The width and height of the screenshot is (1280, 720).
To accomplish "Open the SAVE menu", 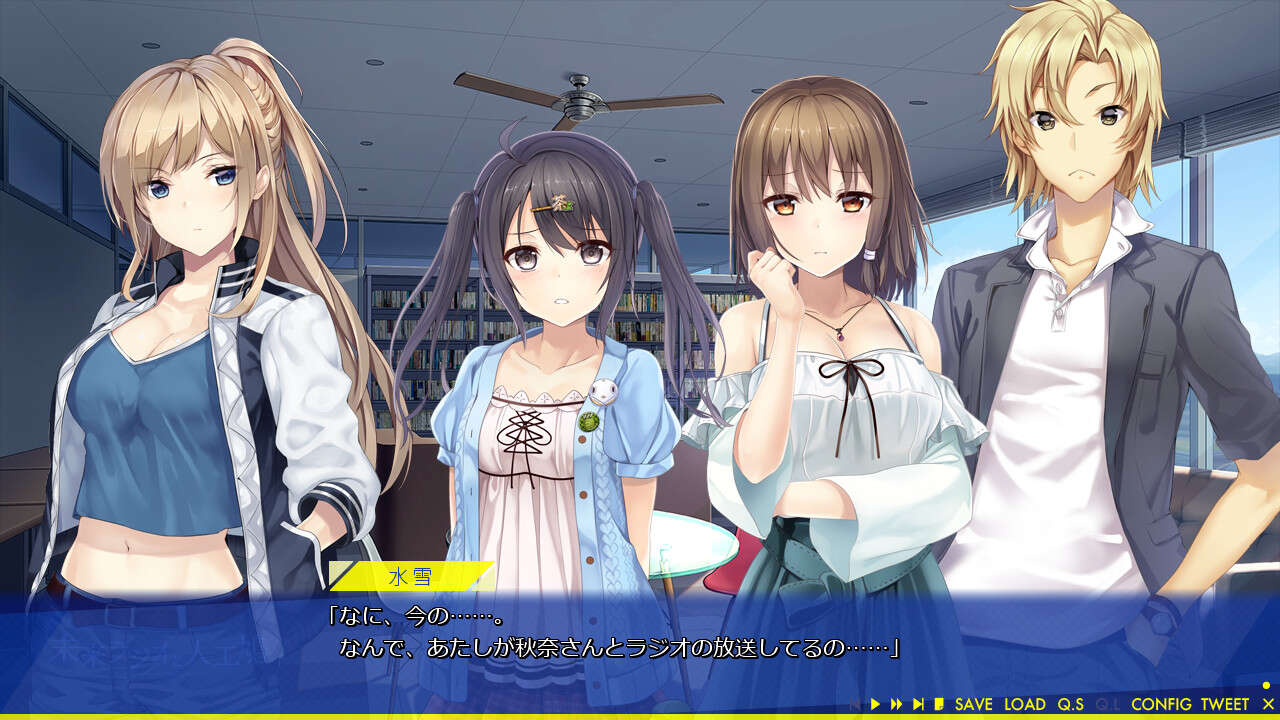I will tap(973, 705).
